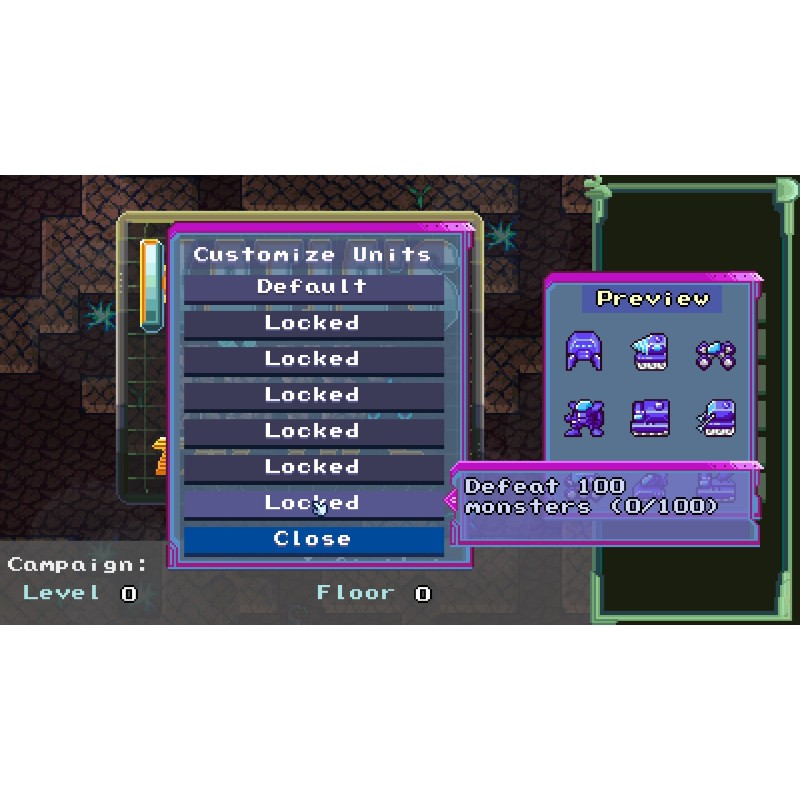Select the Default unit skin
This screenshot has width=800, height=800.
click(x=313, y=287)
